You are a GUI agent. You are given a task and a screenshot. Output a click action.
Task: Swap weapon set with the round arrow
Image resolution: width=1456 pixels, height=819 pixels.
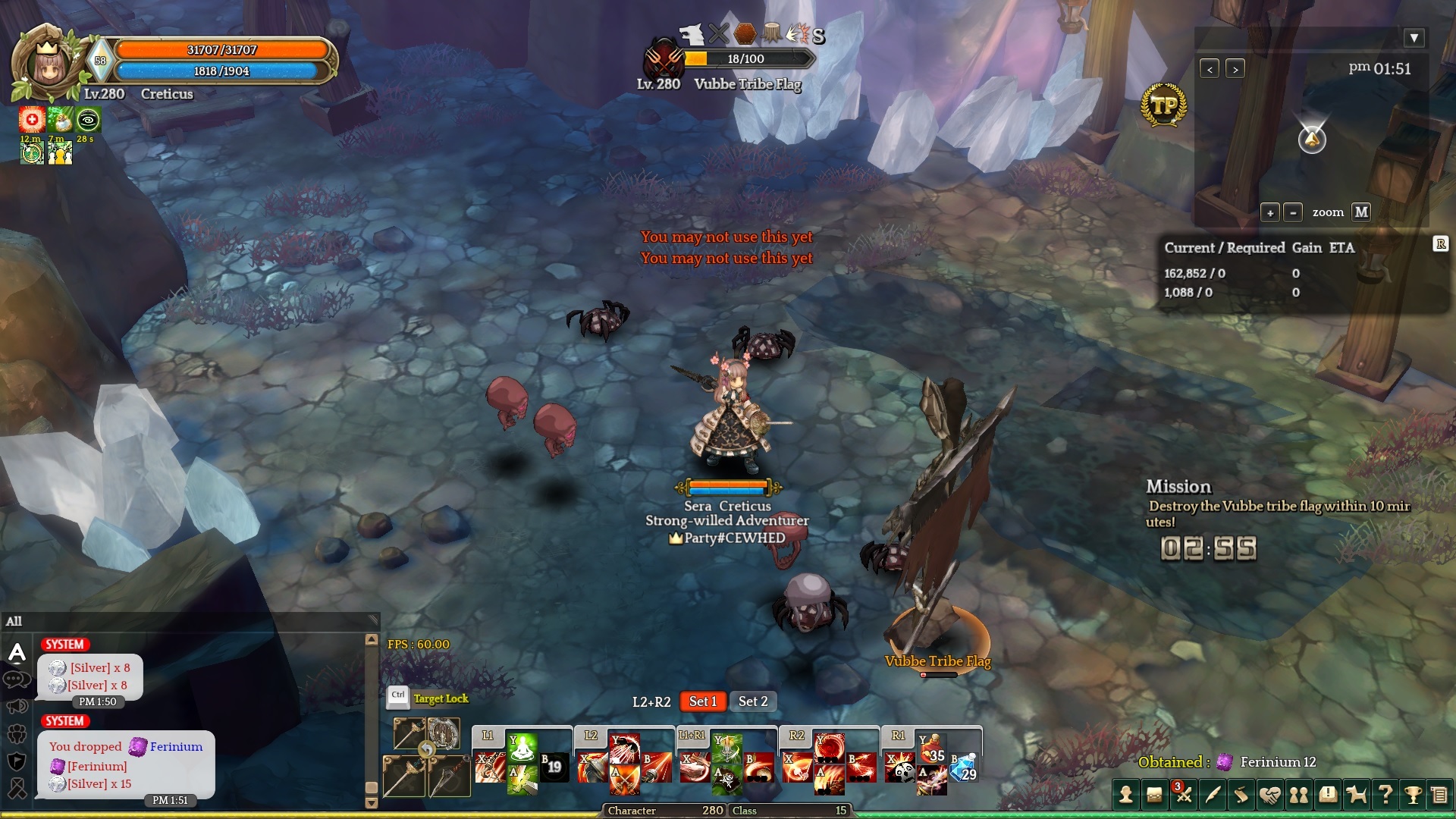(x=426, y=750)
